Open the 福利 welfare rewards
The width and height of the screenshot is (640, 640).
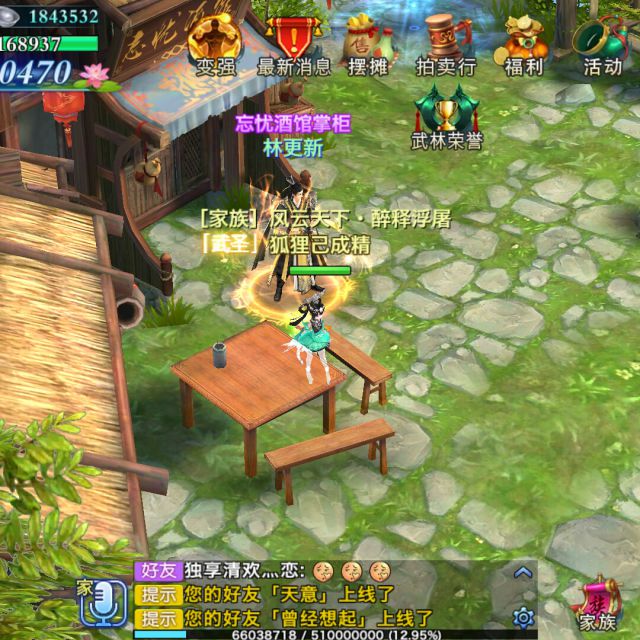[x=523, y=44]
